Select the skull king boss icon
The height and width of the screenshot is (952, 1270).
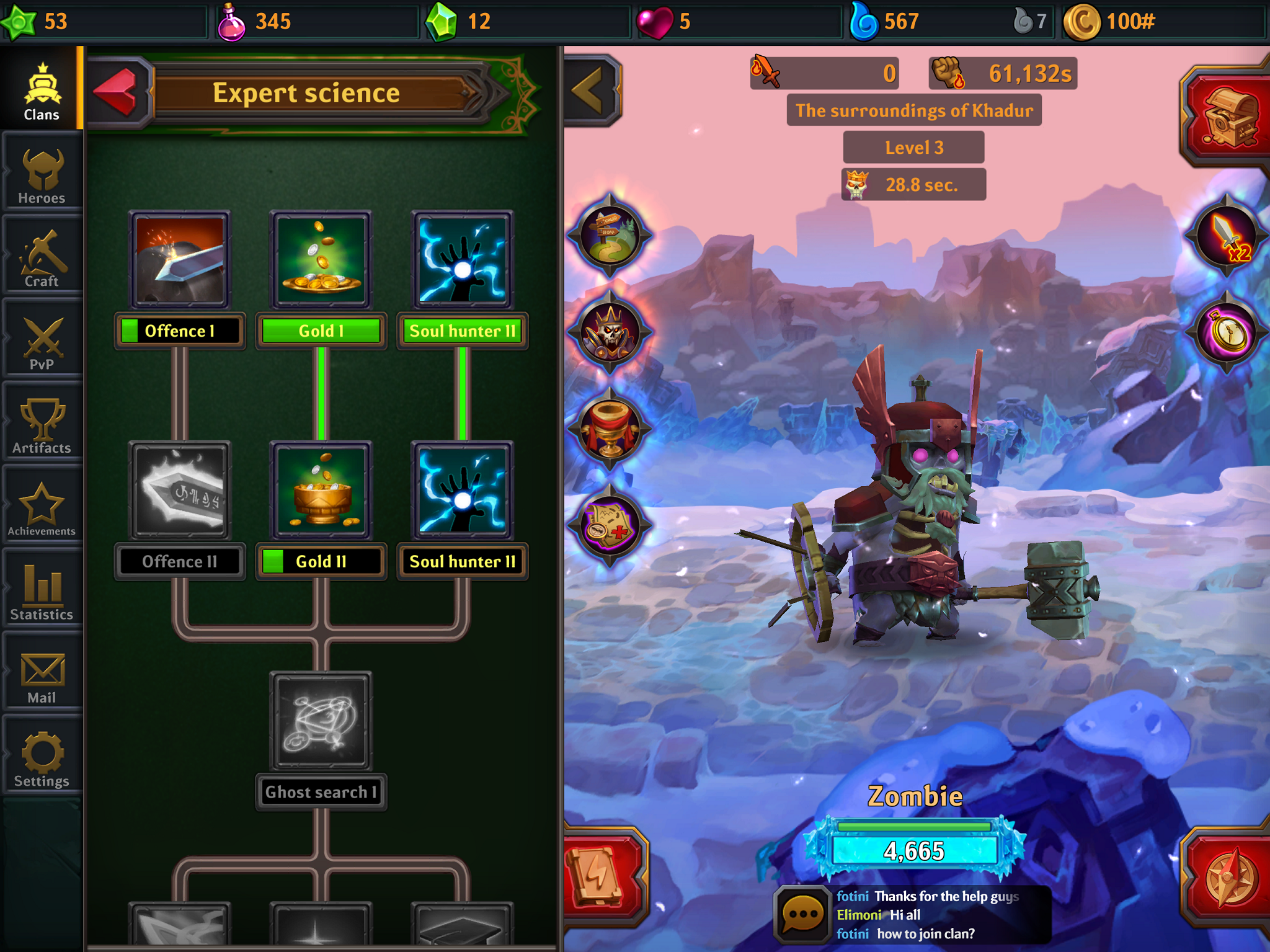click(611, 332)
